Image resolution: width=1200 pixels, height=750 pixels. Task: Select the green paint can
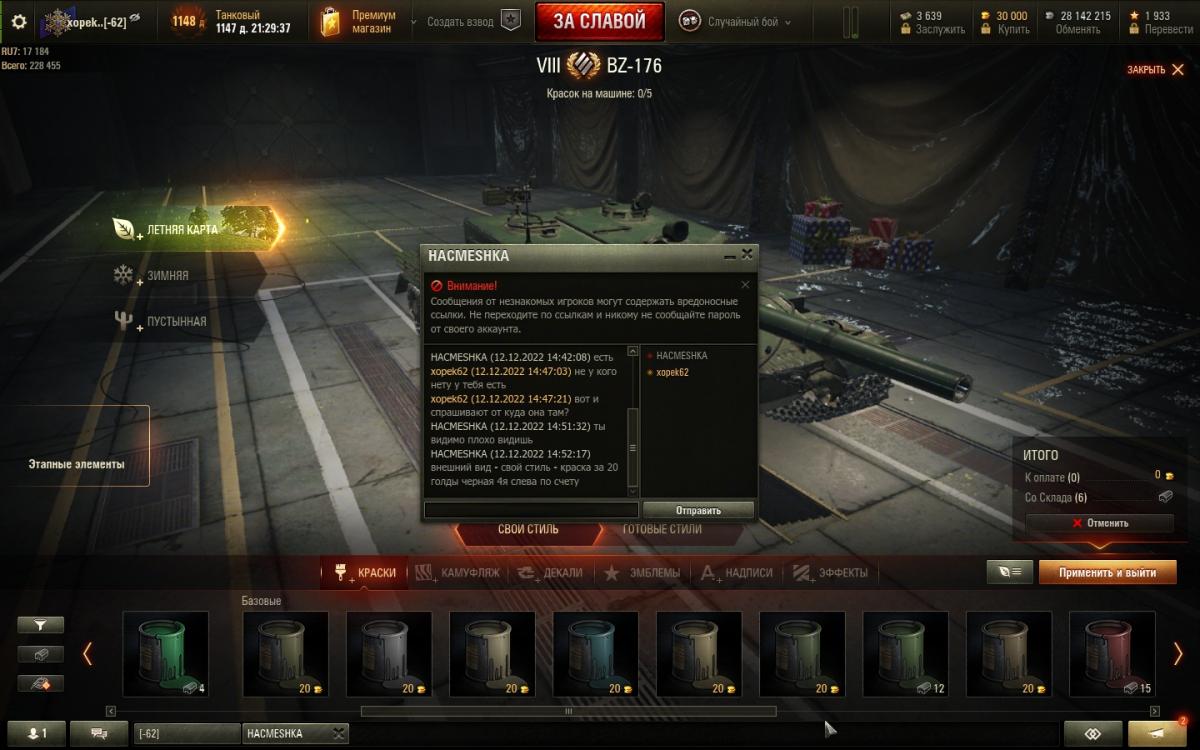[165, 654]
